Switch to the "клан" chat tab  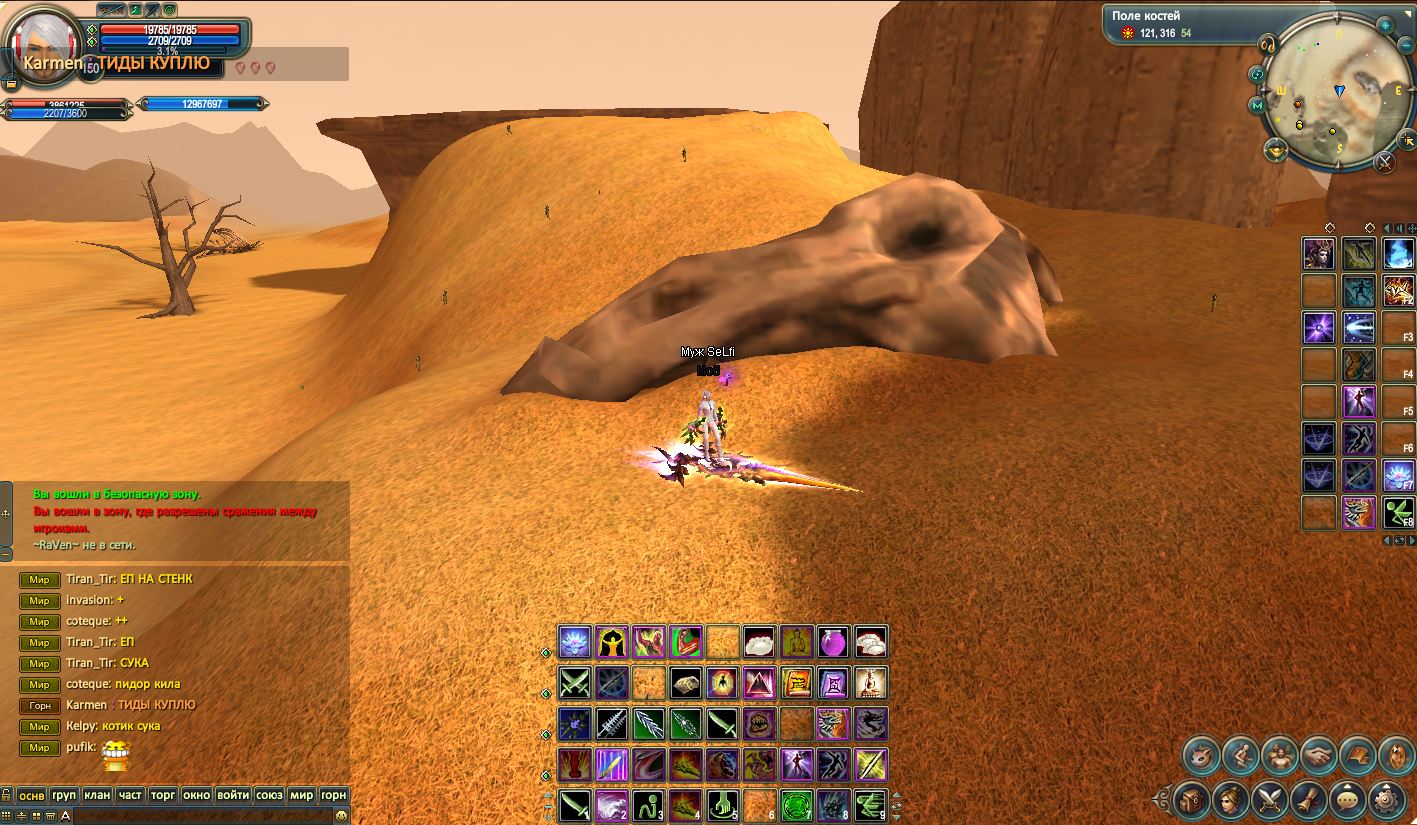pos(97,795)
